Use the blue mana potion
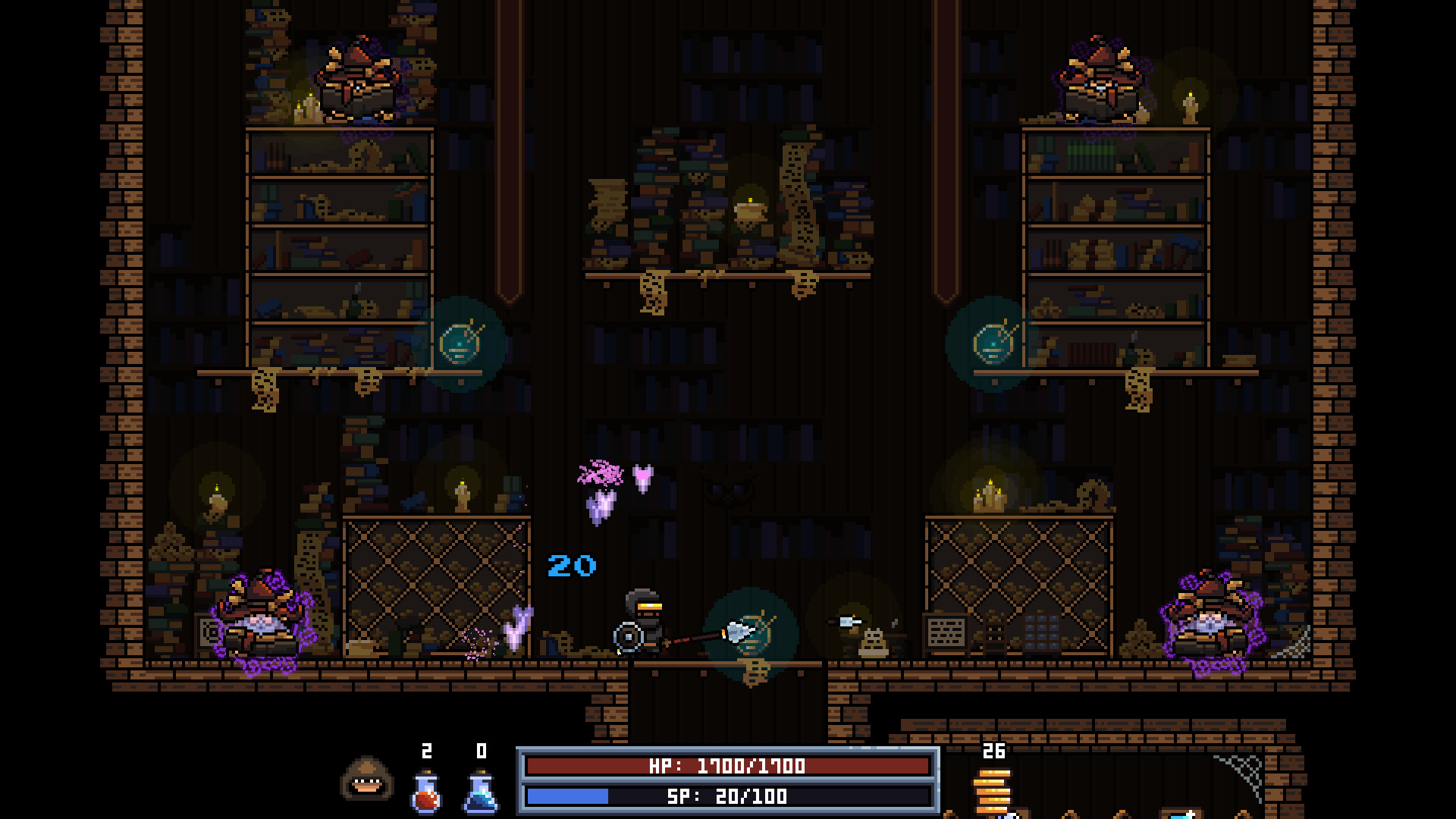The image size is (1456, 819). [x=481, y=792]
